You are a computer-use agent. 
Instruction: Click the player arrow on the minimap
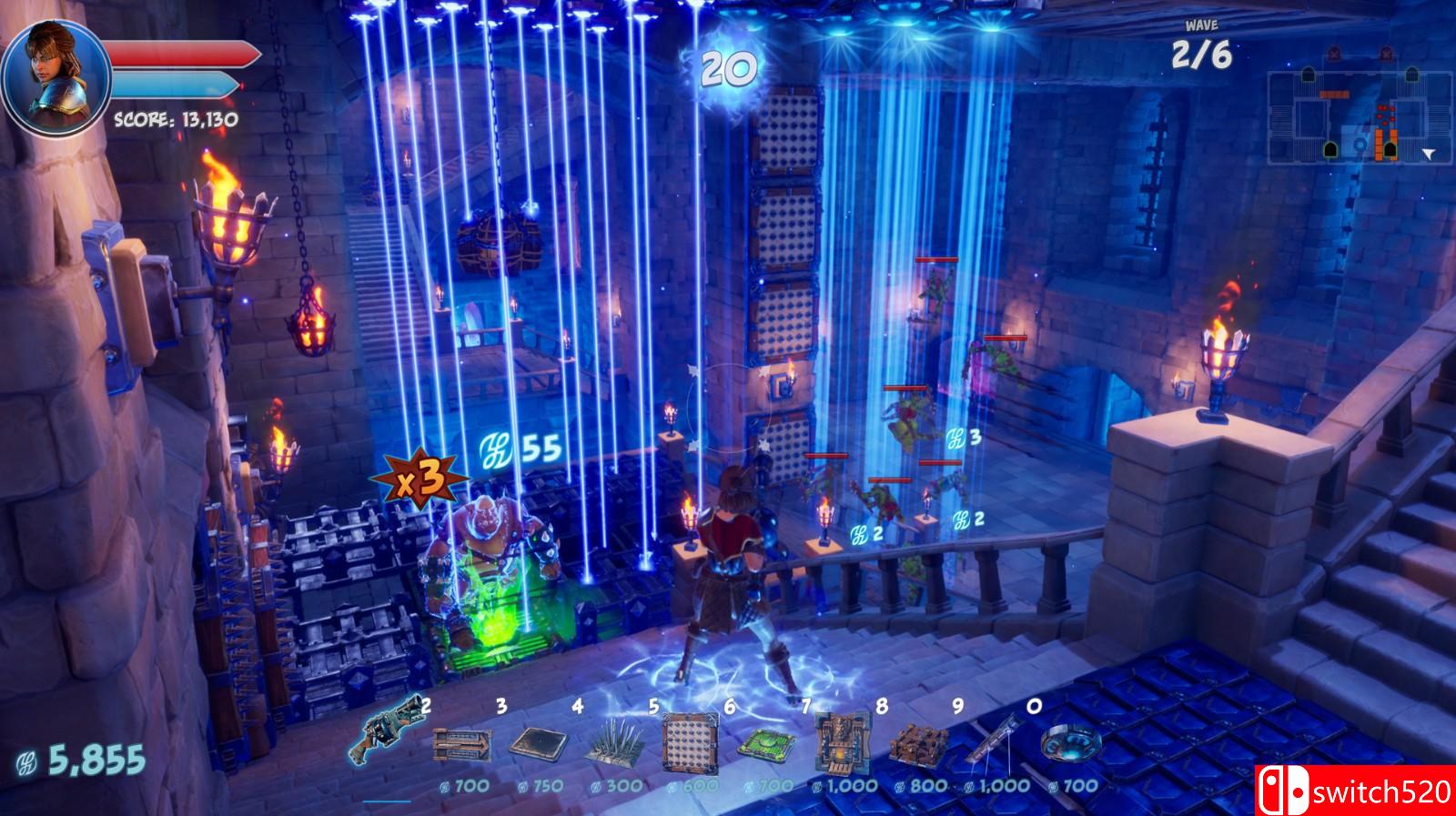pos(1429,152)
